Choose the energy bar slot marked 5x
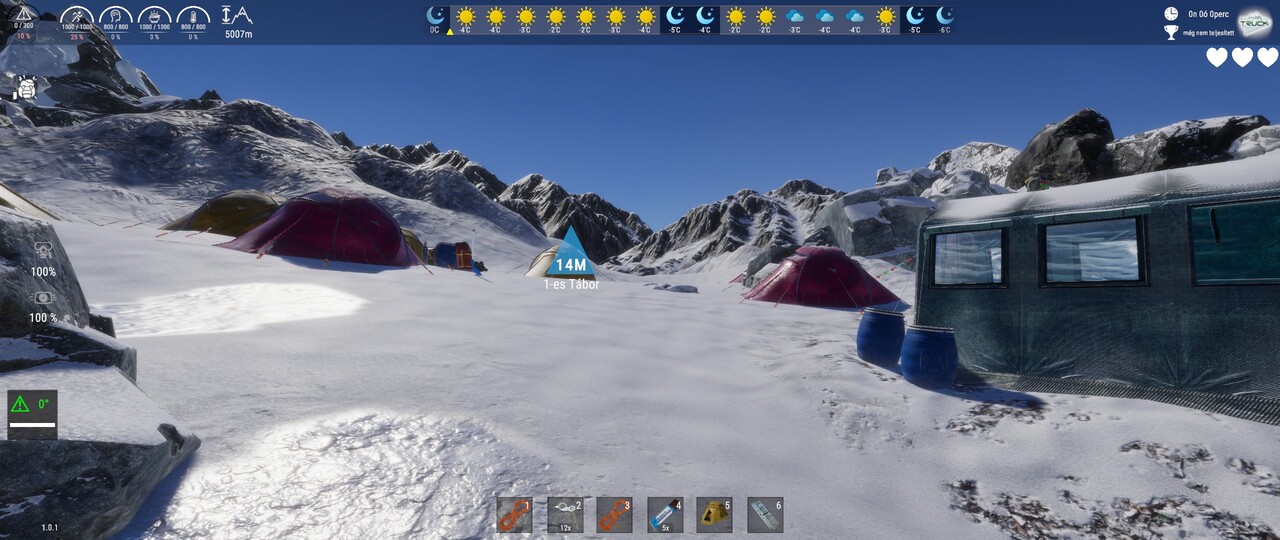1280x540 pixels. 665,515
